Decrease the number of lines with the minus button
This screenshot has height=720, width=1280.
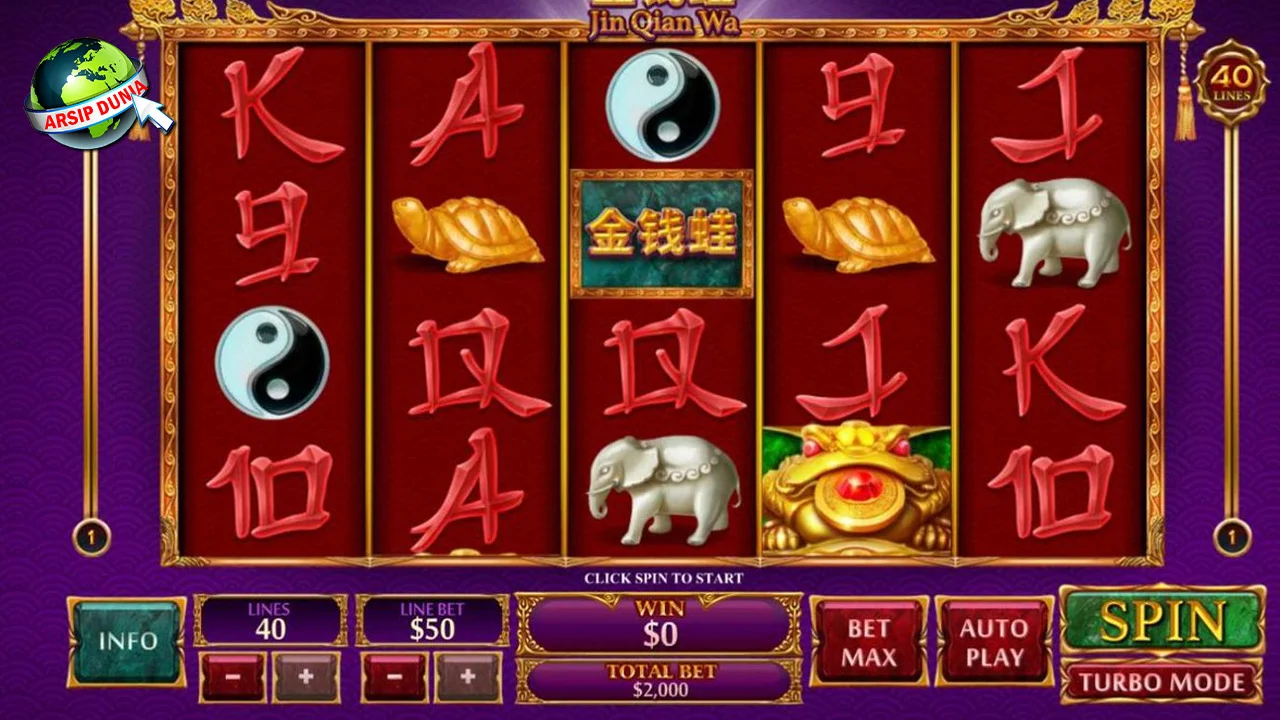click(x=236, y=677)
